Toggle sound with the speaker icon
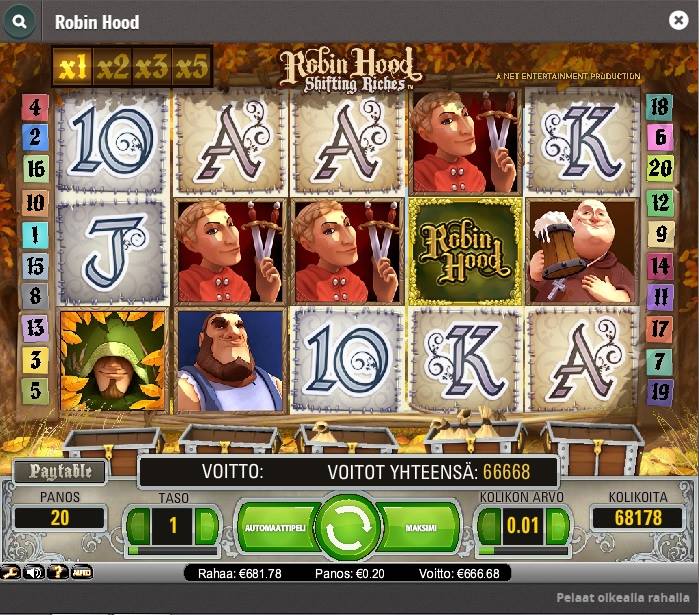The height and width of the screenshot is (615, 699). pyautogui.click(x=35, y=573)
